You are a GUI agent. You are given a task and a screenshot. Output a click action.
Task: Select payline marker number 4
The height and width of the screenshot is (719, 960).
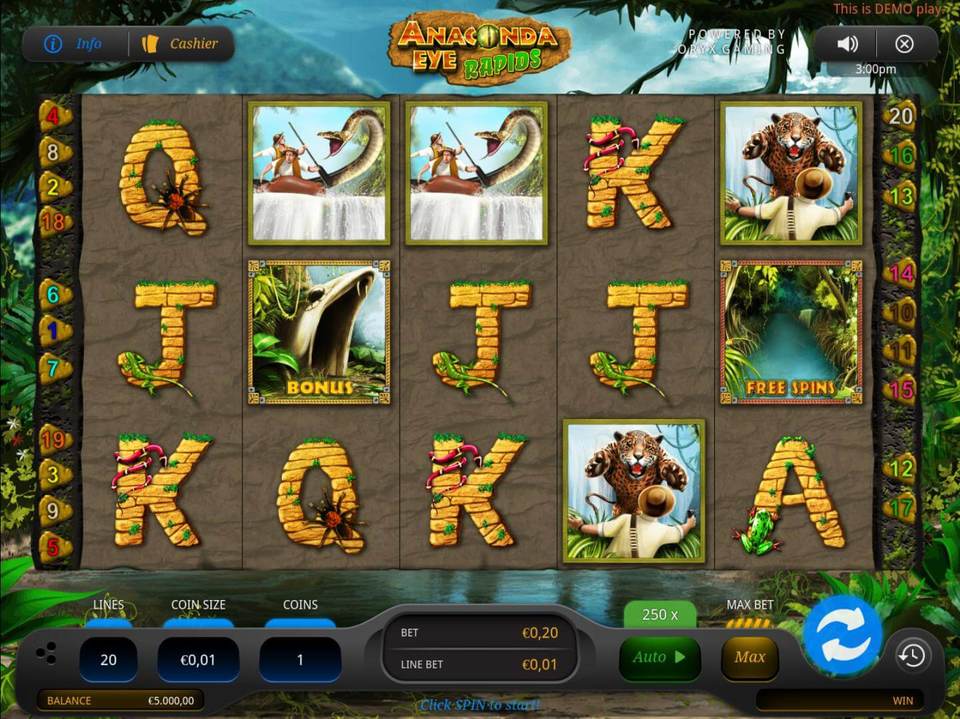click(x=54, y=116)
